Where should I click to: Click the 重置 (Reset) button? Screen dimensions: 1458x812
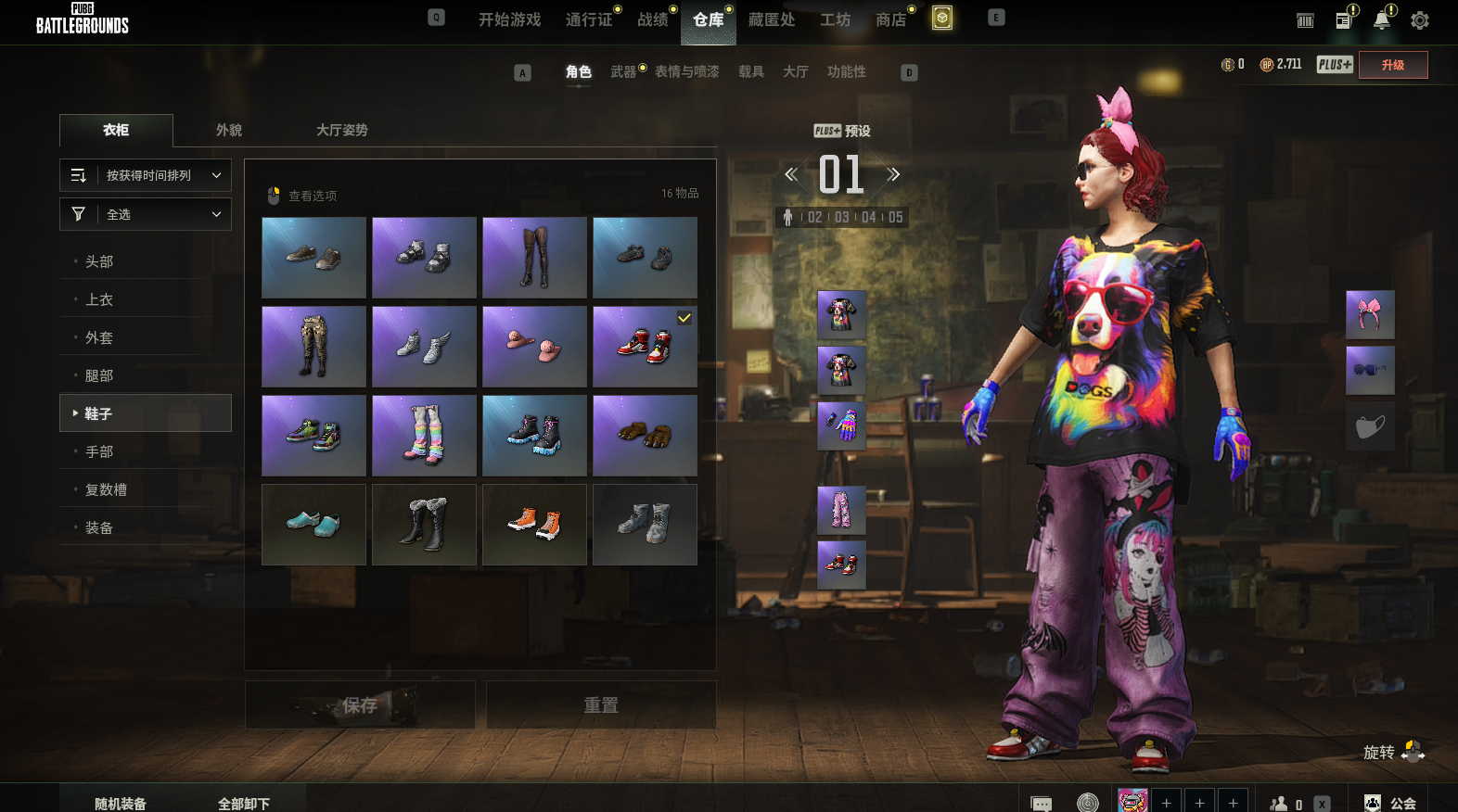601,705
